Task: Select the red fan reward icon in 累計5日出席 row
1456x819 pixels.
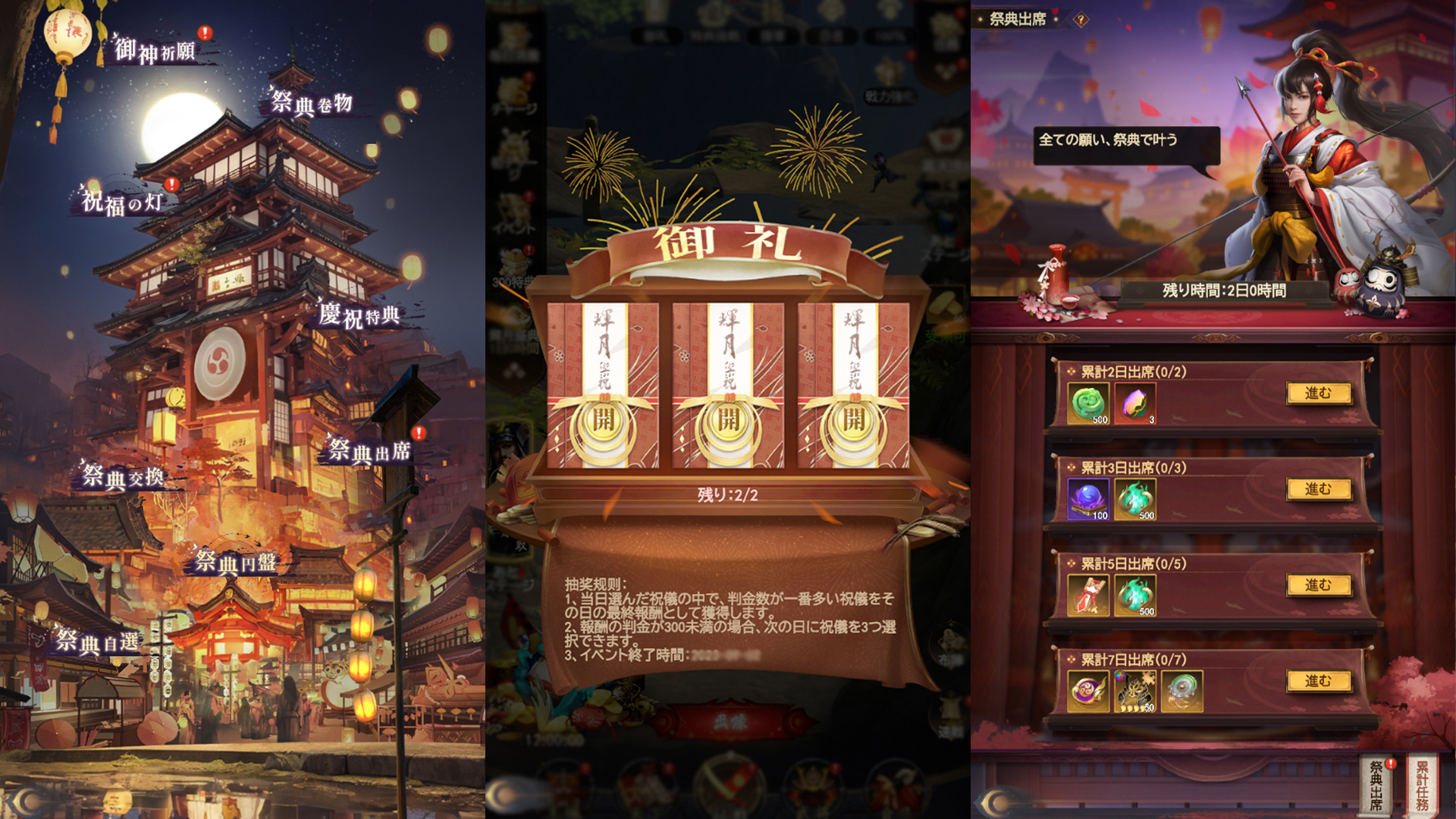Action: click(x=1087, y=596)
